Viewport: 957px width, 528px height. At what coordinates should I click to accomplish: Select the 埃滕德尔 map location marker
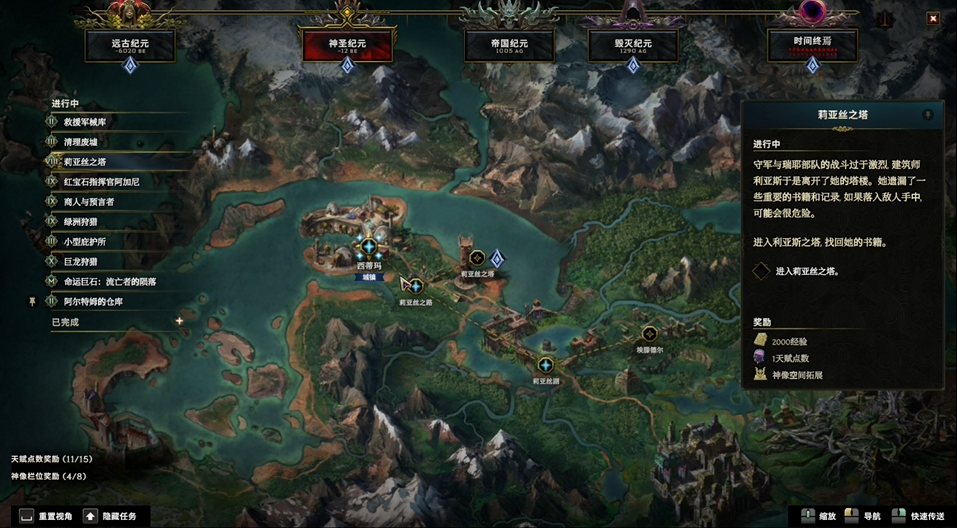point(650,334)
